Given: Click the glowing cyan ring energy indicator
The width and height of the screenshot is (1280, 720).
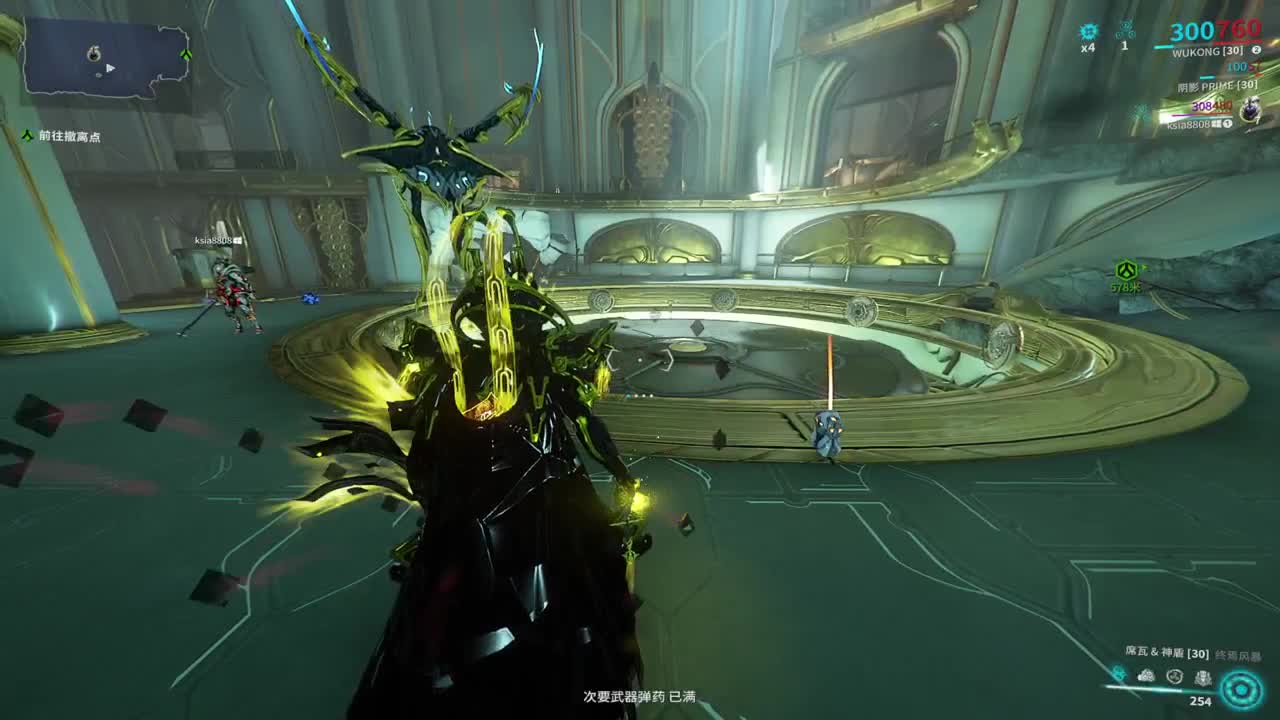Looking at the screenshot, I should tap(1241, 689).
